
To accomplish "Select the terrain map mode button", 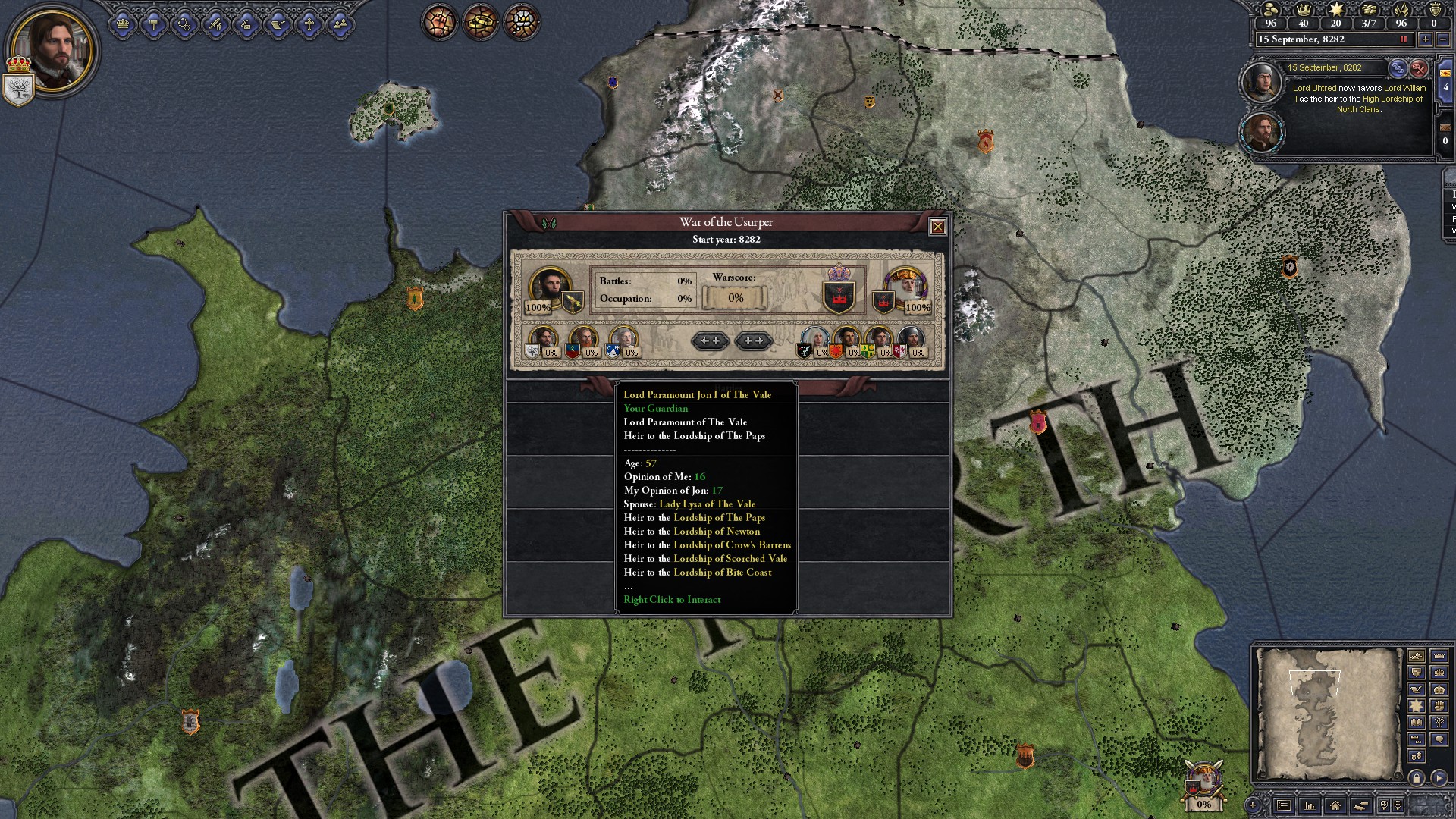I will pos(1416,656).
